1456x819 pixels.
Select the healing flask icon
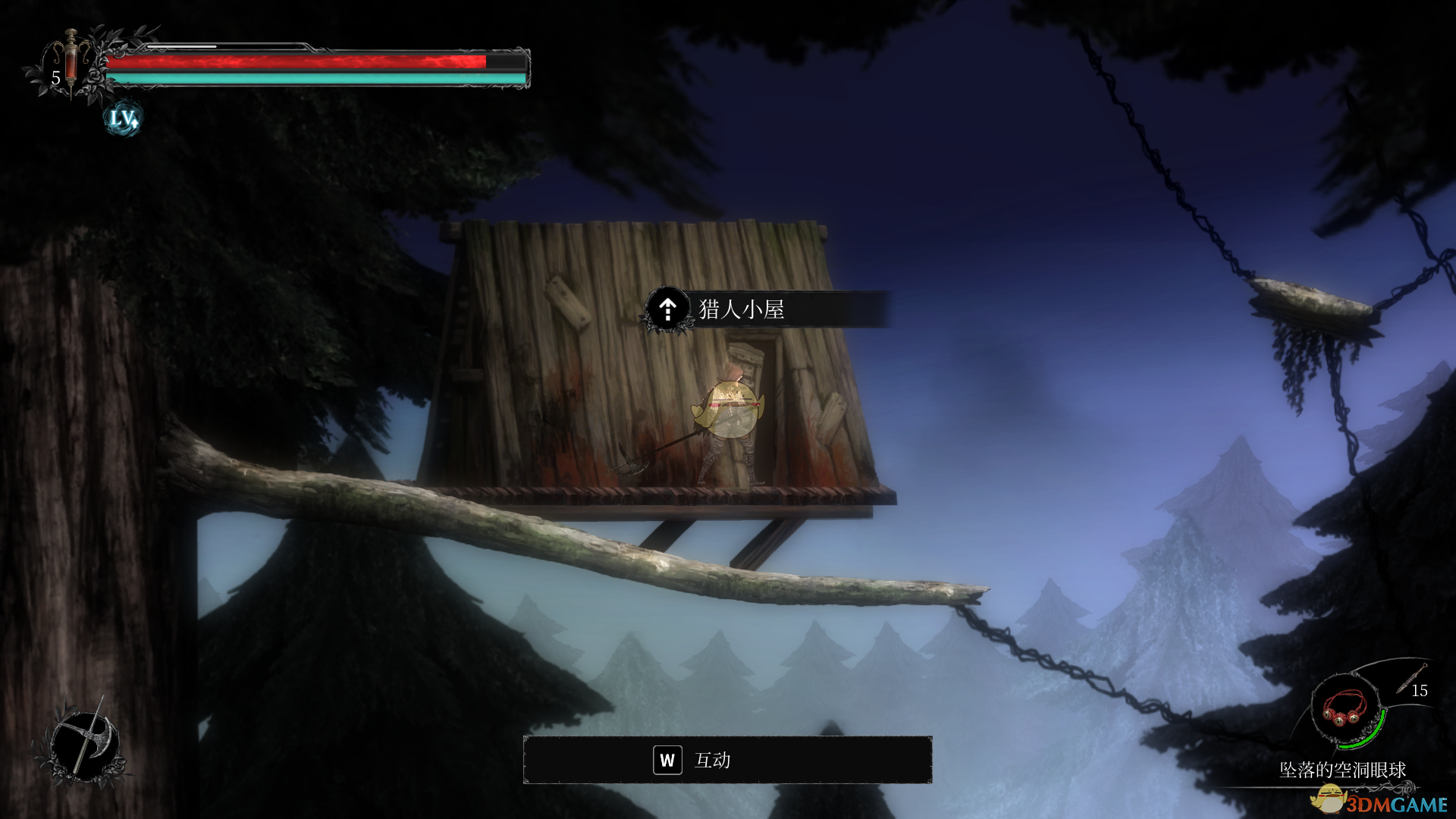click(x=71, y=61)
